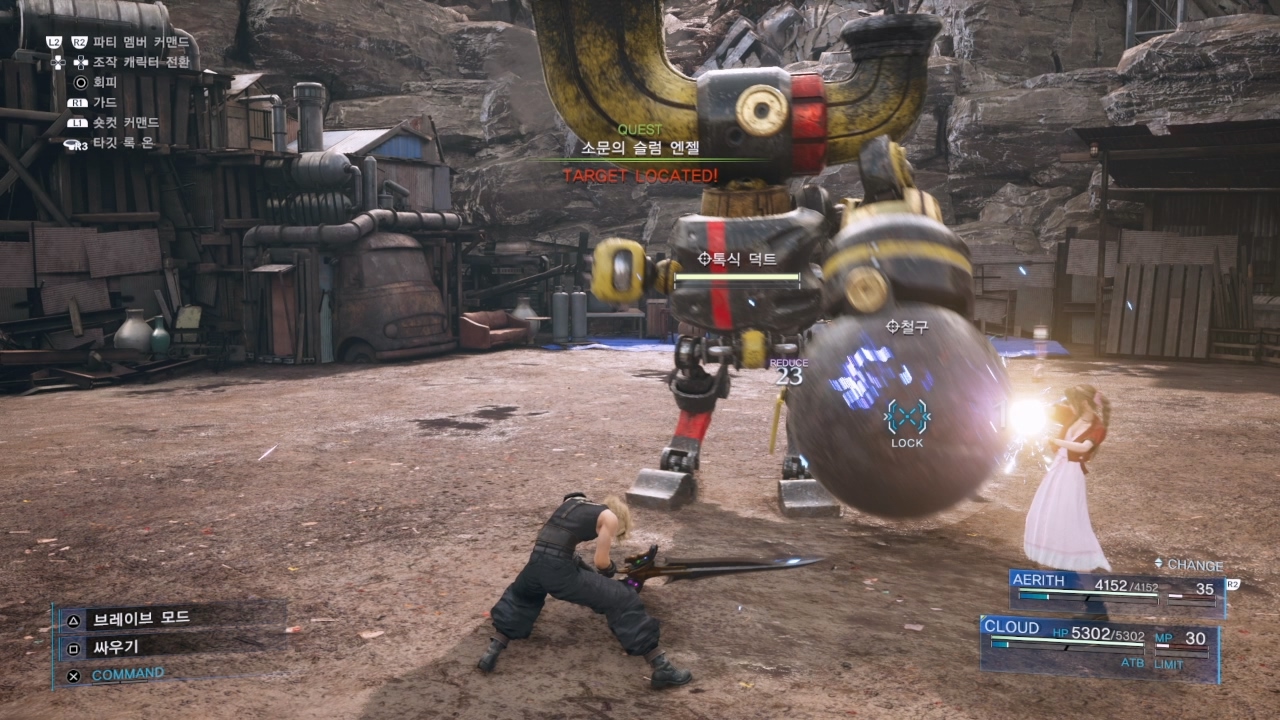Open the 소문의 슬럼 엔젤 quest tracker

[640, 148]
